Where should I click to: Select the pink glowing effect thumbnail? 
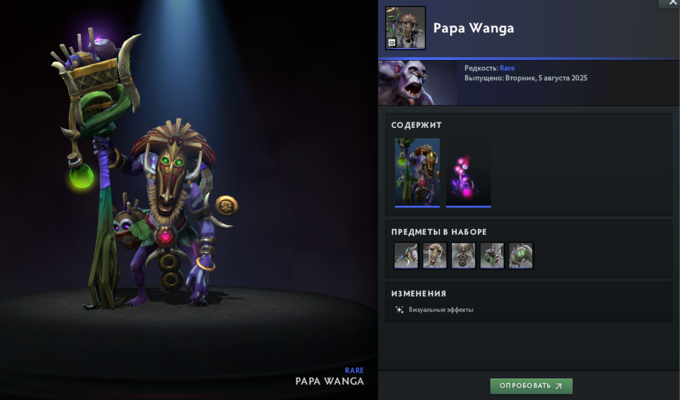[468, 171]
